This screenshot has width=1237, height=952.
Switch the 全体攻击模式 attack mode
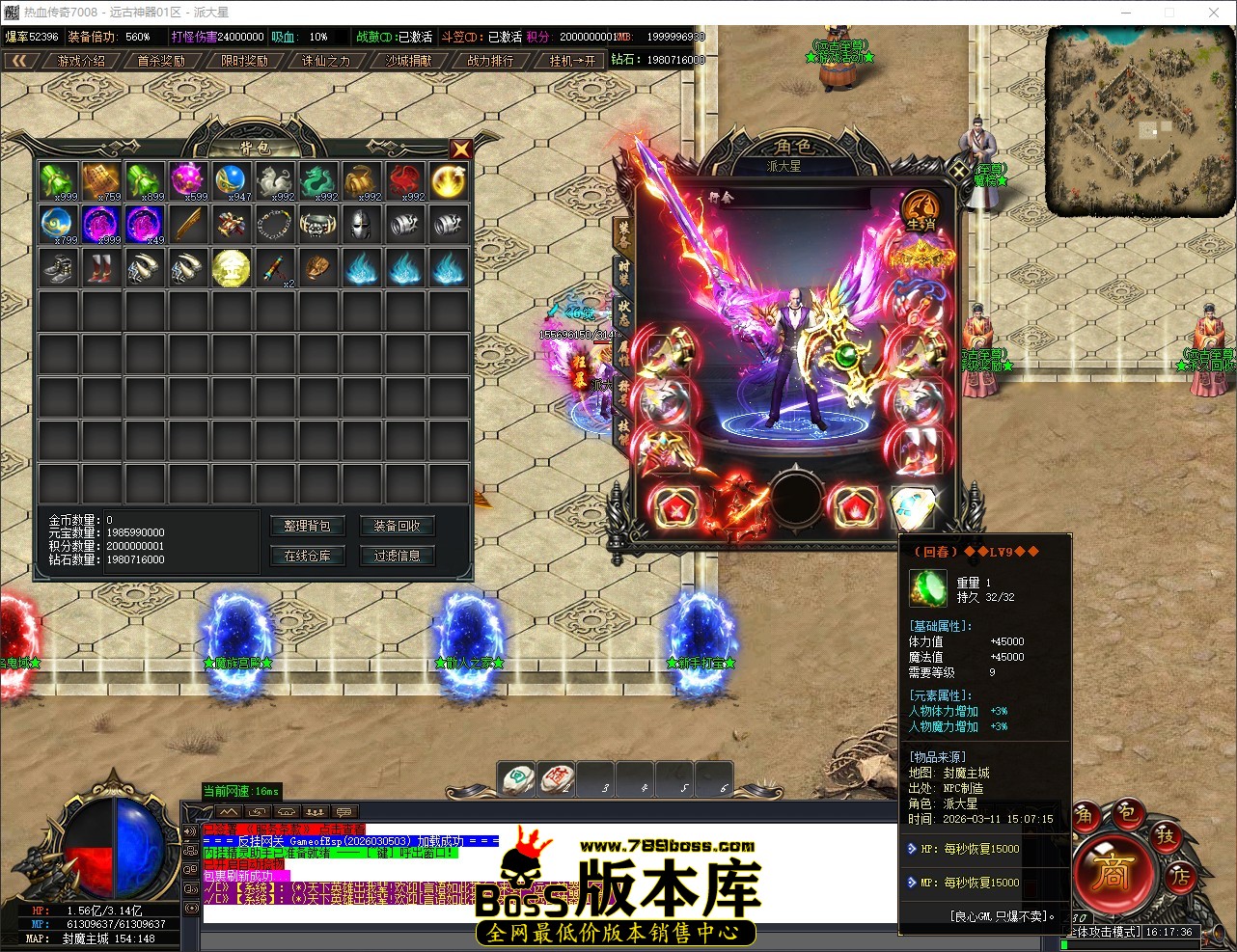1100,931
